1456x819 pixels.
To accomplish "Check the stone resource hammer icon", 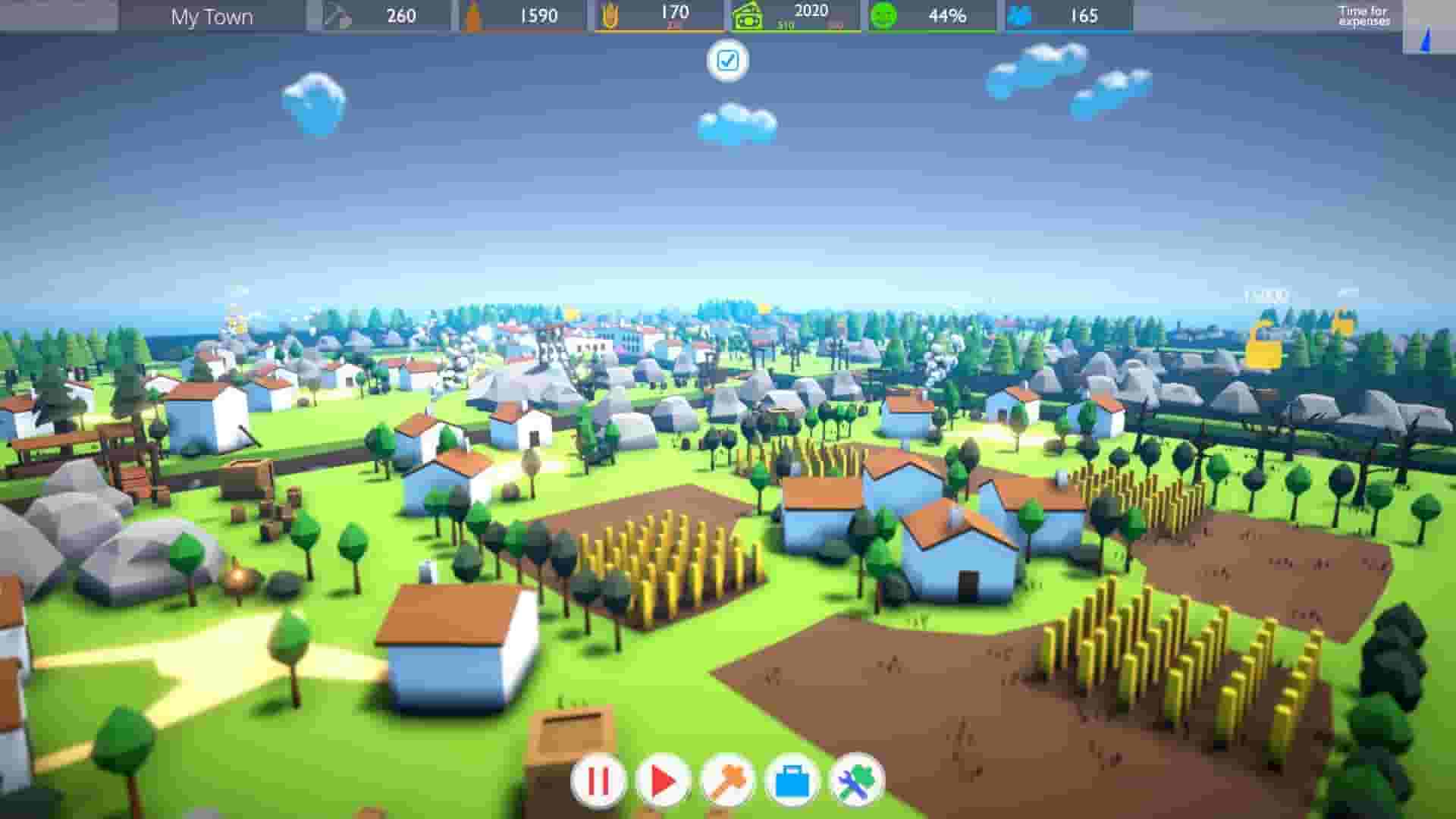I will click(337, 14).
